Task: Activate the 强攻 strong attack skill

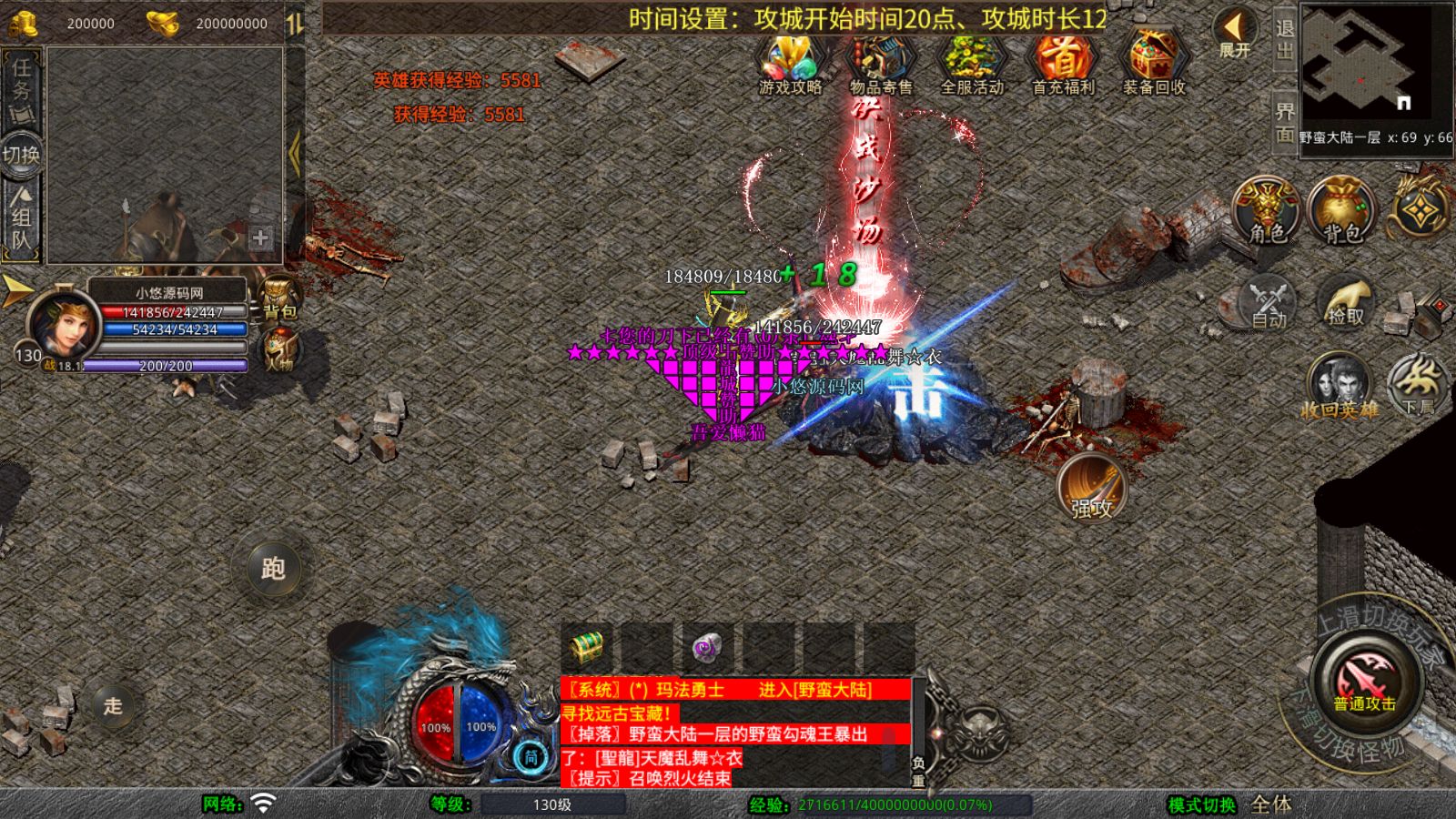Action: tap(1091, 487)
